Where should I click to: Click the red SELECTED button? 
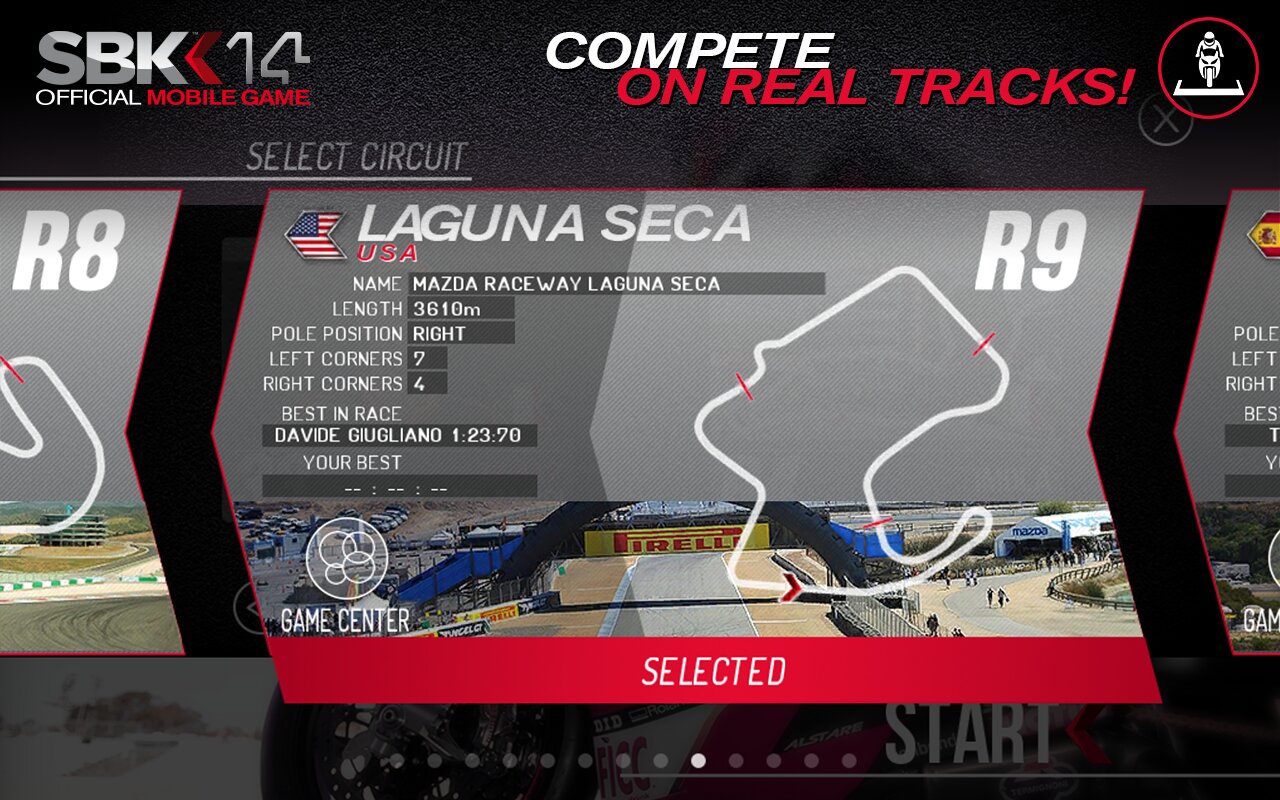coord(713,671)
